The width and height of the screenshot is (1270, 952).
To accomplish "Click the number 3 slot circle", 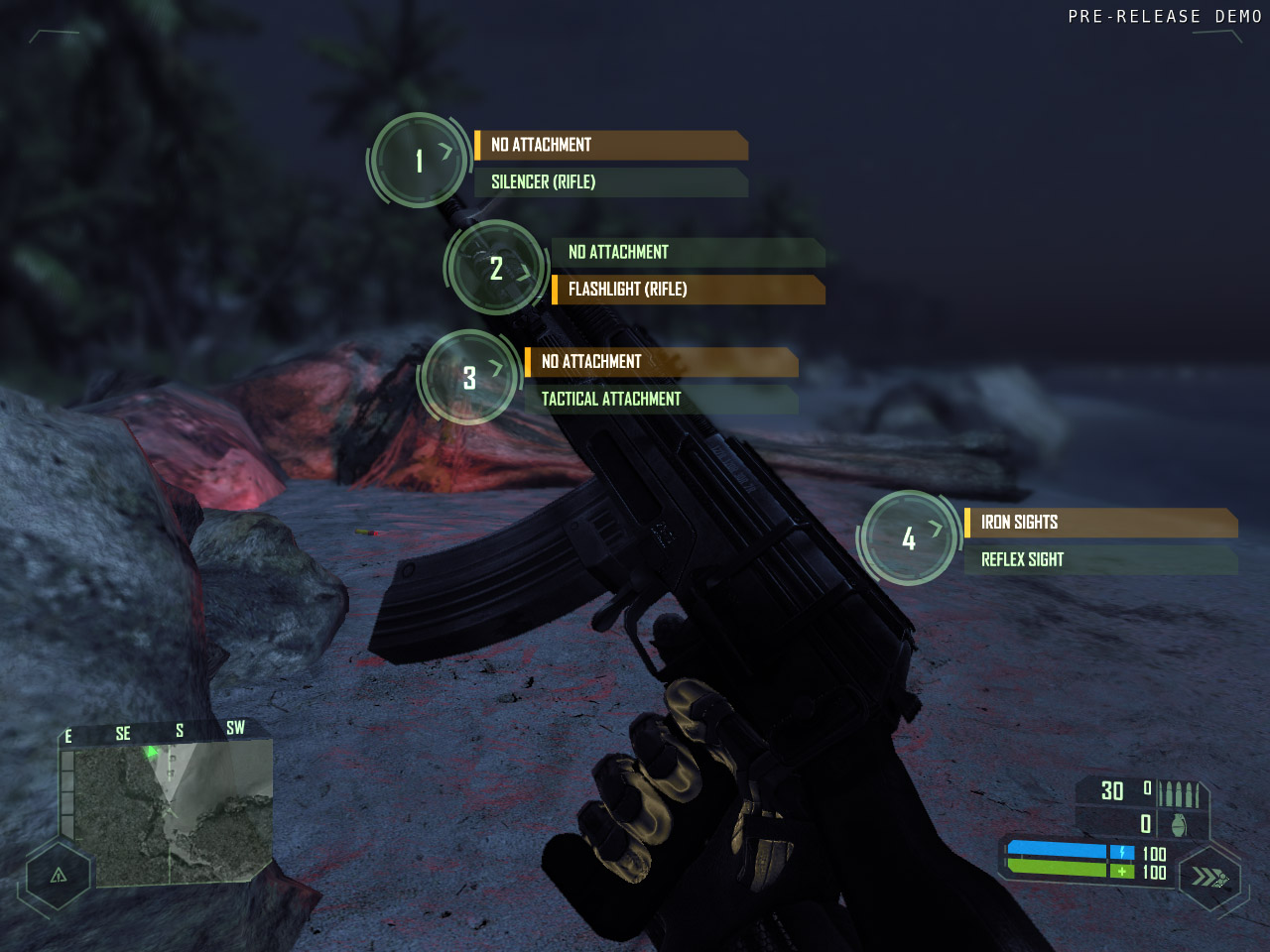I will click(469, 378).
